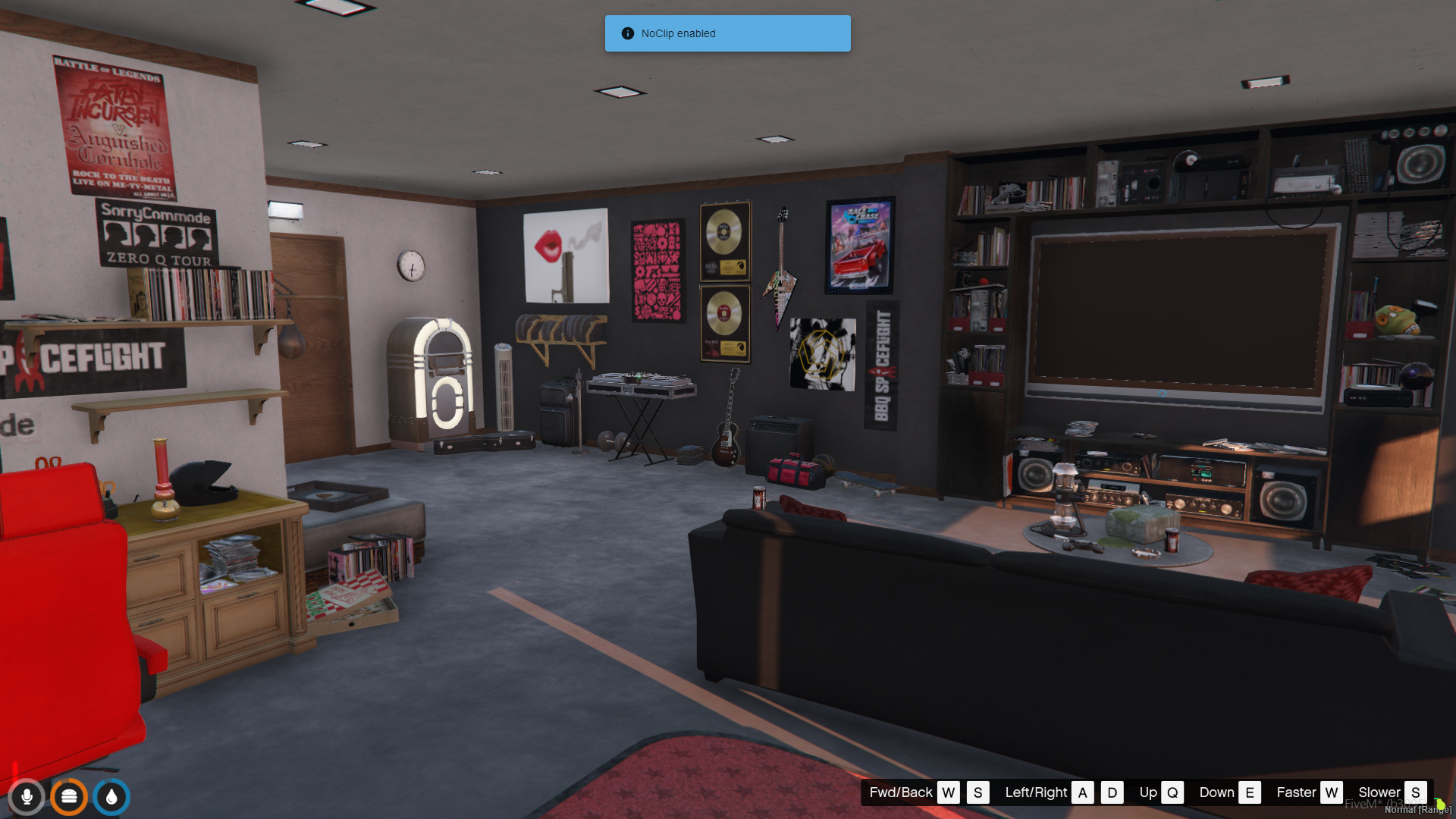Select the water drop thirst icon
Screen dimensions: 1456x819
tap(111, 797)
